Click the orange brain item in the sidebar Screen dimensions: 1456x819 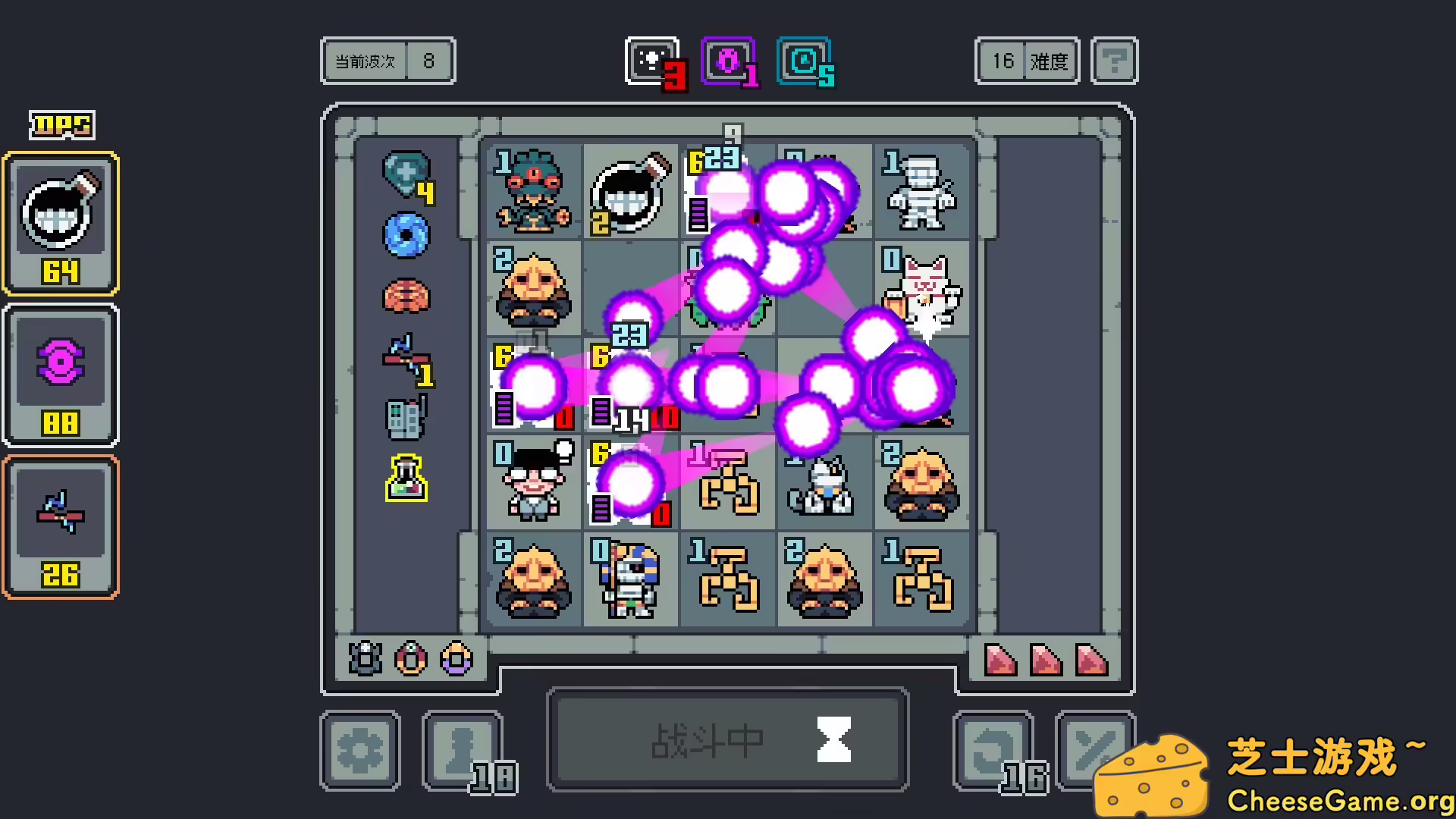[x=406, y=297]
